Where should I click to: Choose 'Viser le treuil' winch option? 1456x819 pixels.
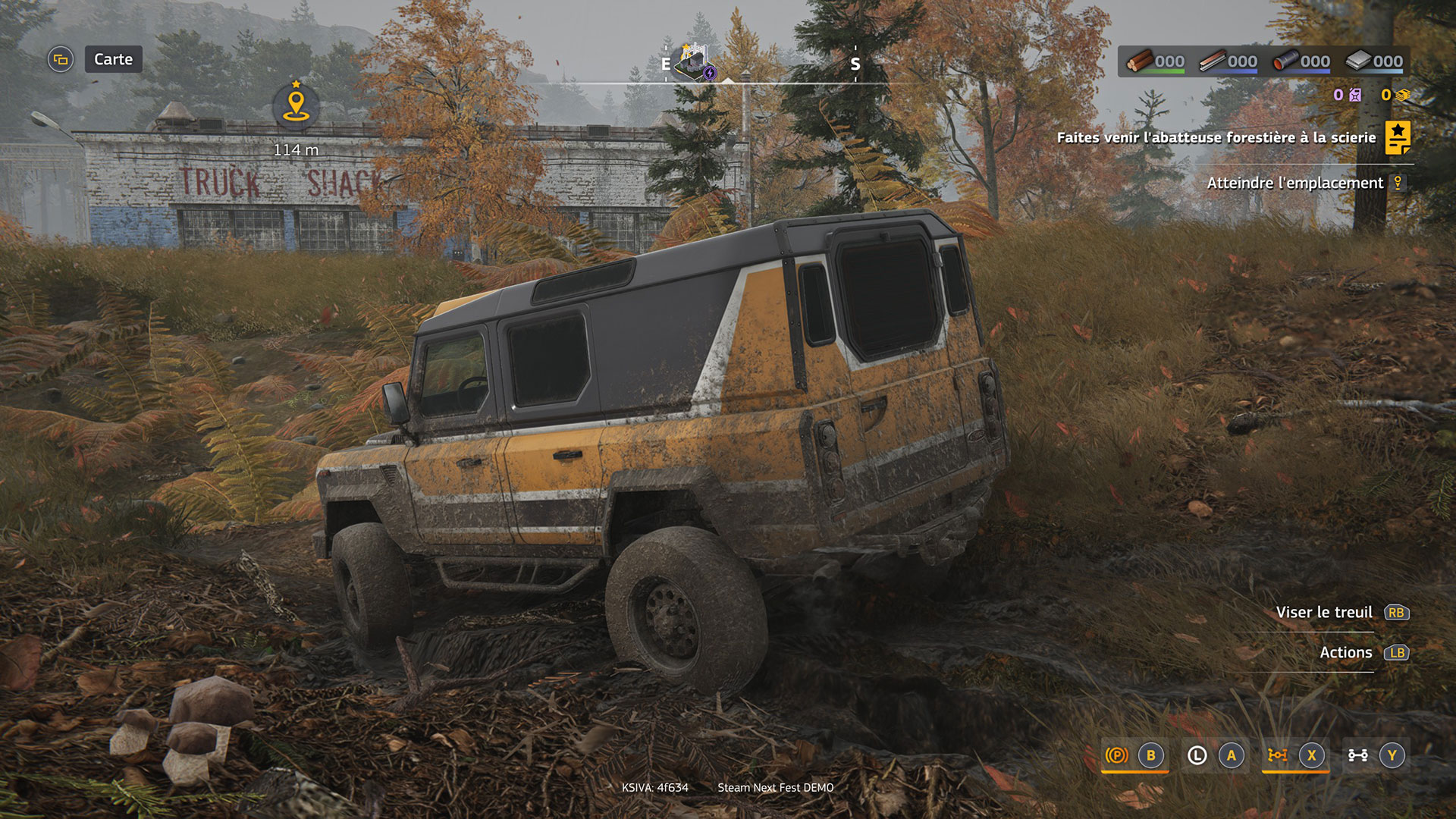click(1324, 612)
